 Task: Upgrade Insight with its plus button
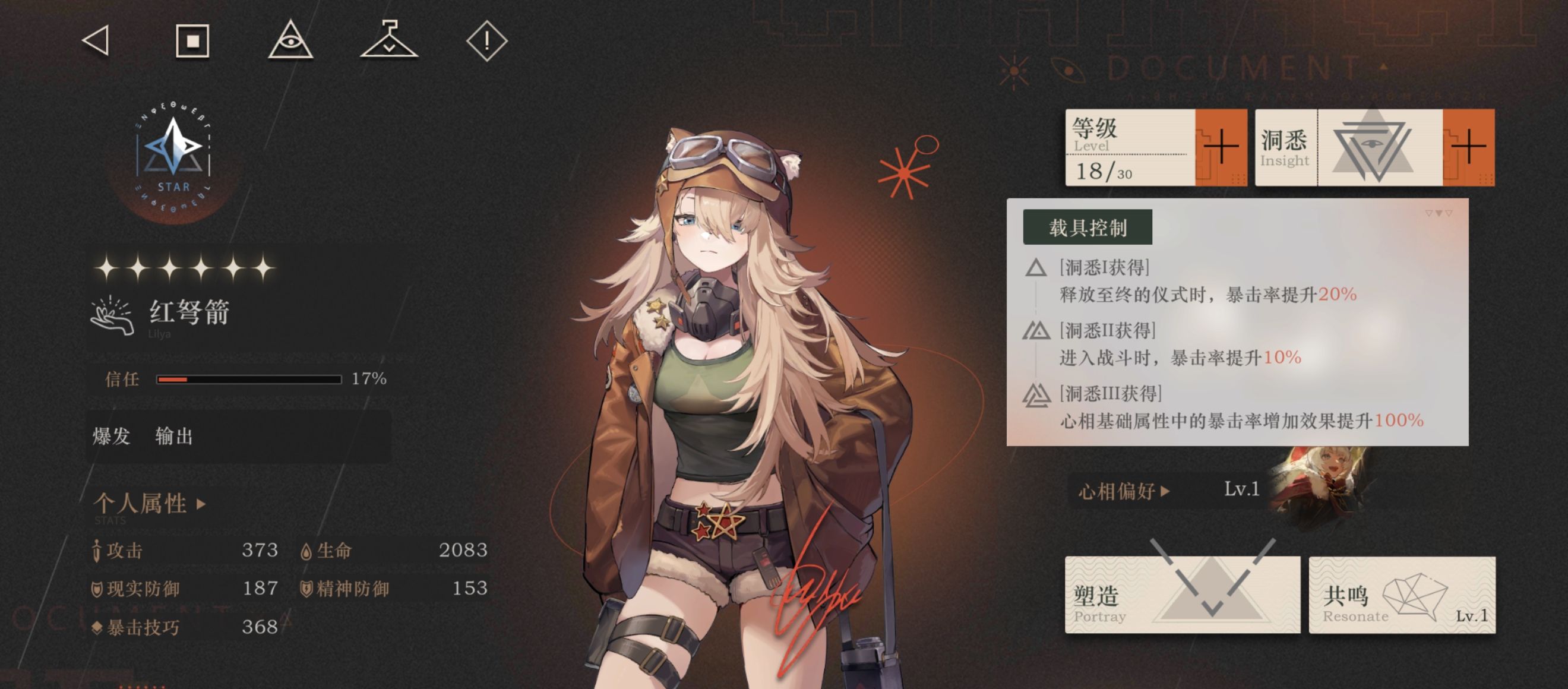(x=1468, y=147)
